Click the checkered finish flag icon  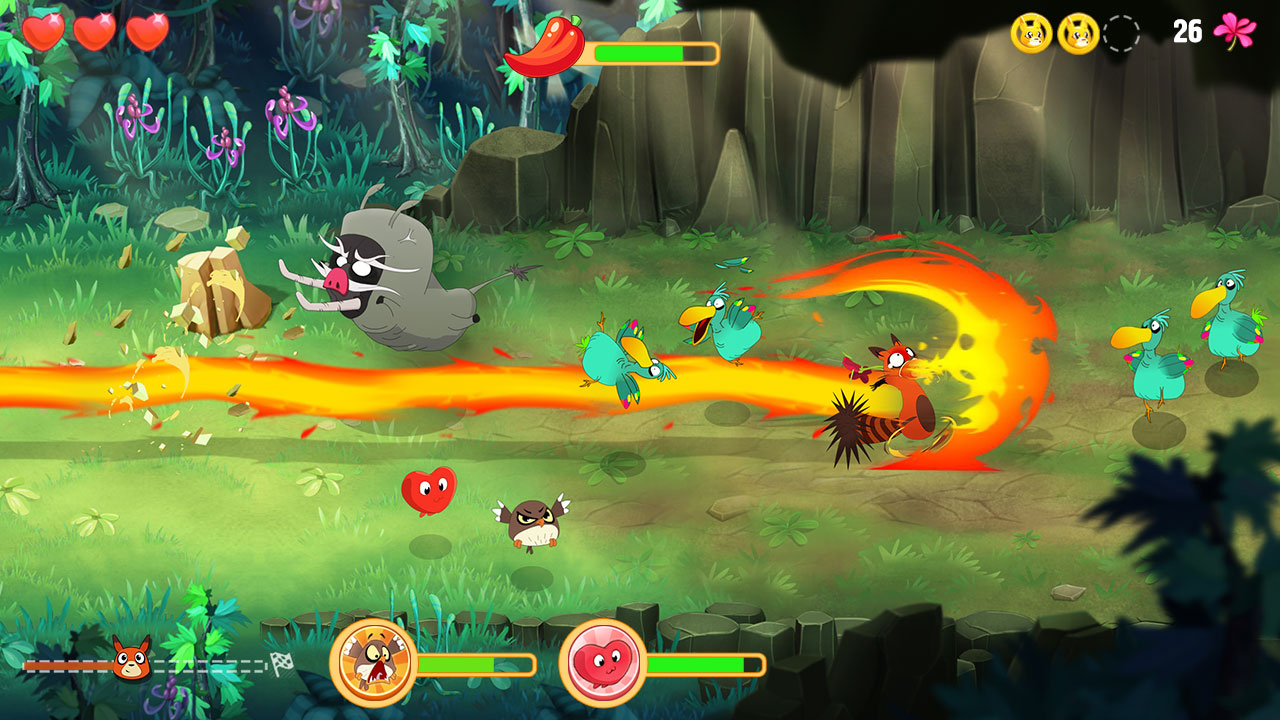click(x=283, y=663)
